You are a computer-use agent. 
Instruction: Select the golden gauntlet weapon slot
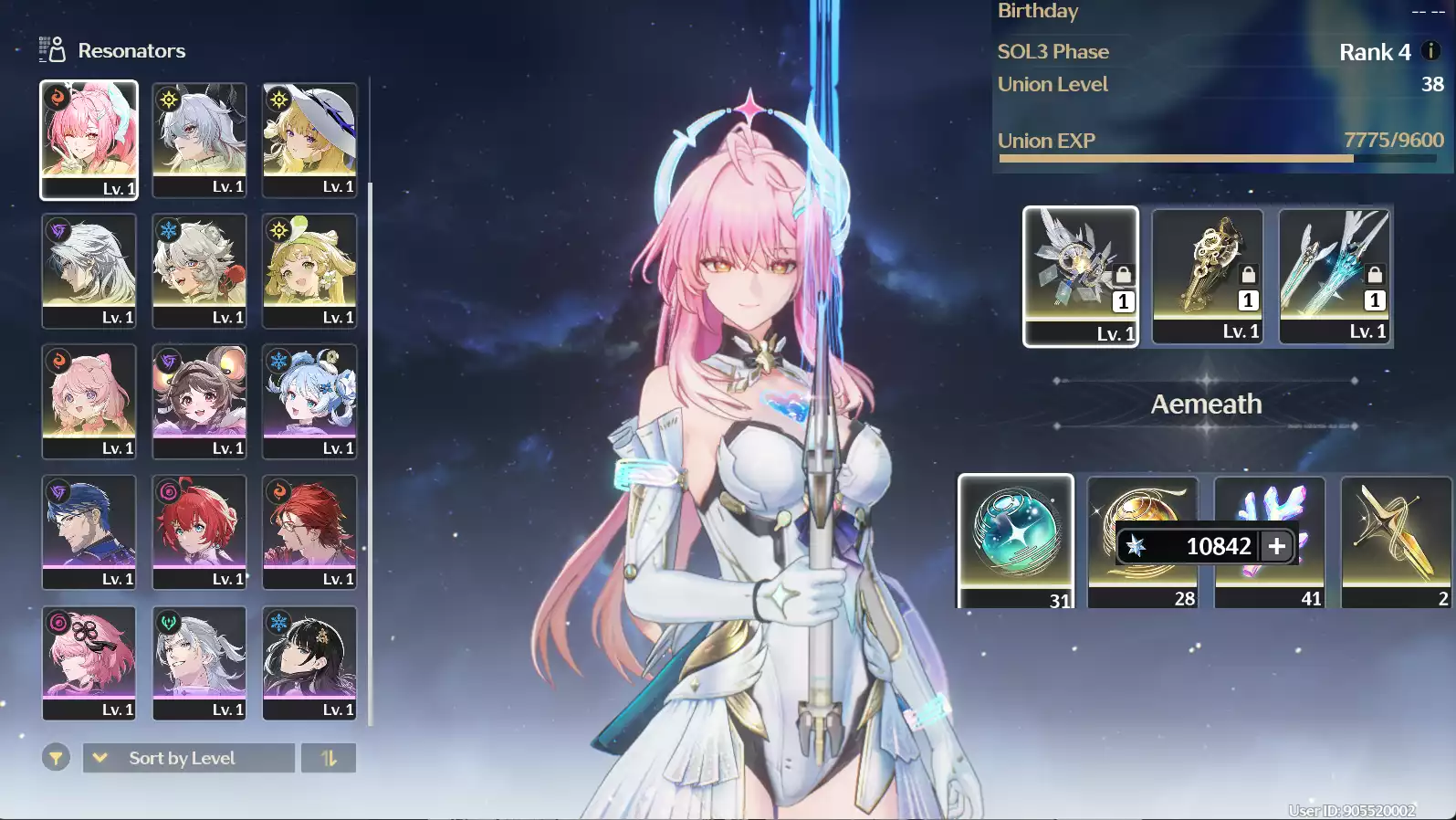1208,275
